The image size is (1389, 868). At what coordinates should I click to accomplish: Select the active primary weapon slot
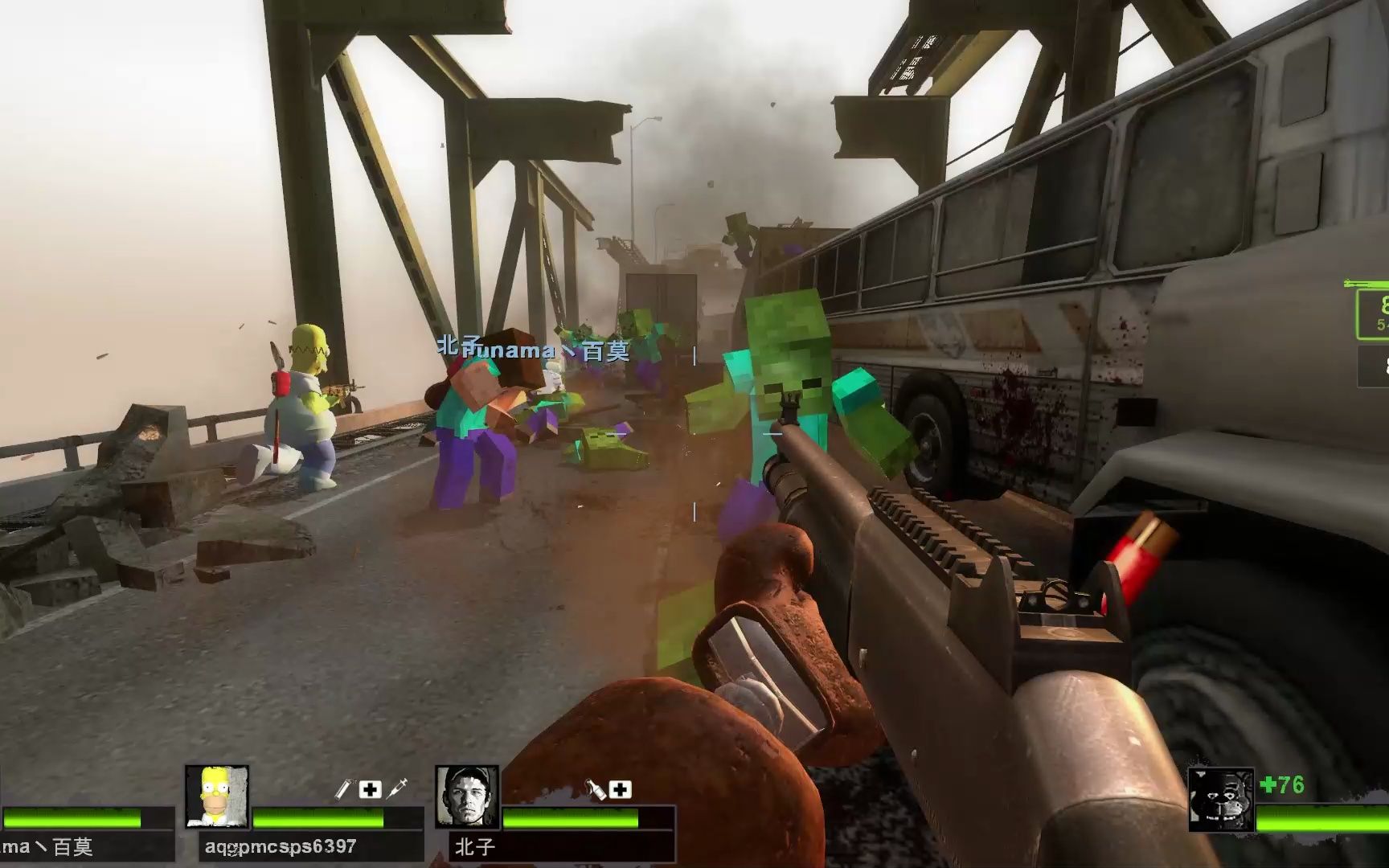point(1373,314)
